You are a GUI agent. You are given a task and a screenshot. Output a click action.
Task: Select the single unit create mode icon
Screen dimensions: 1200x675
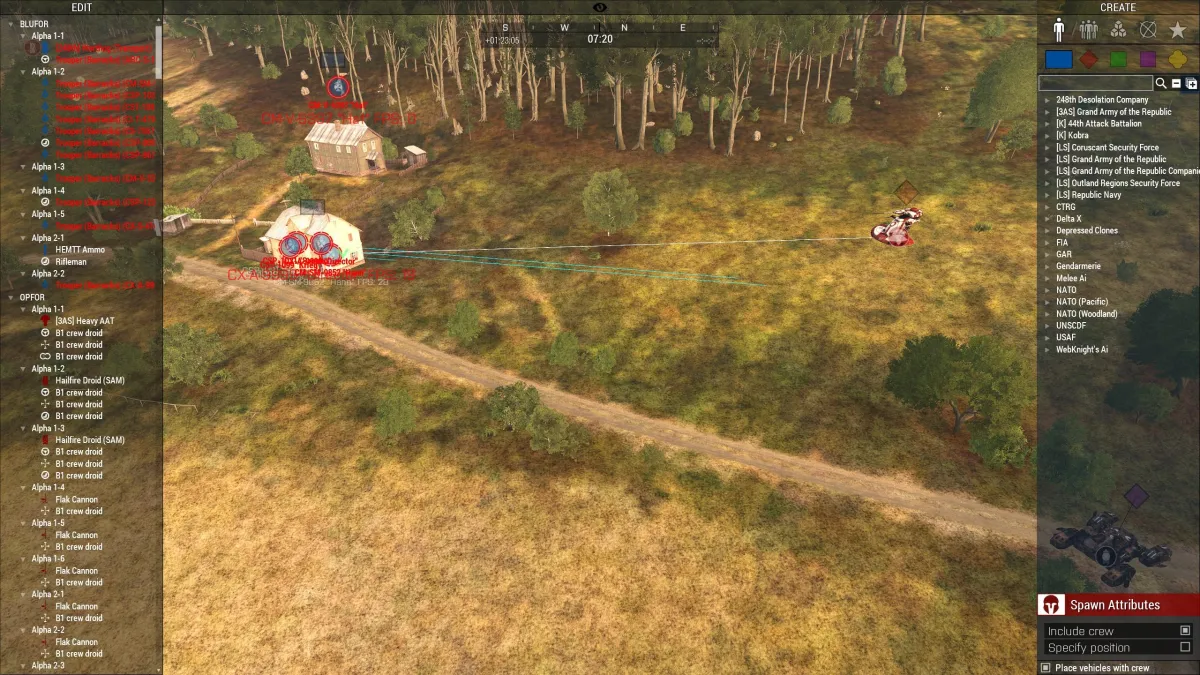[1058, 29]
